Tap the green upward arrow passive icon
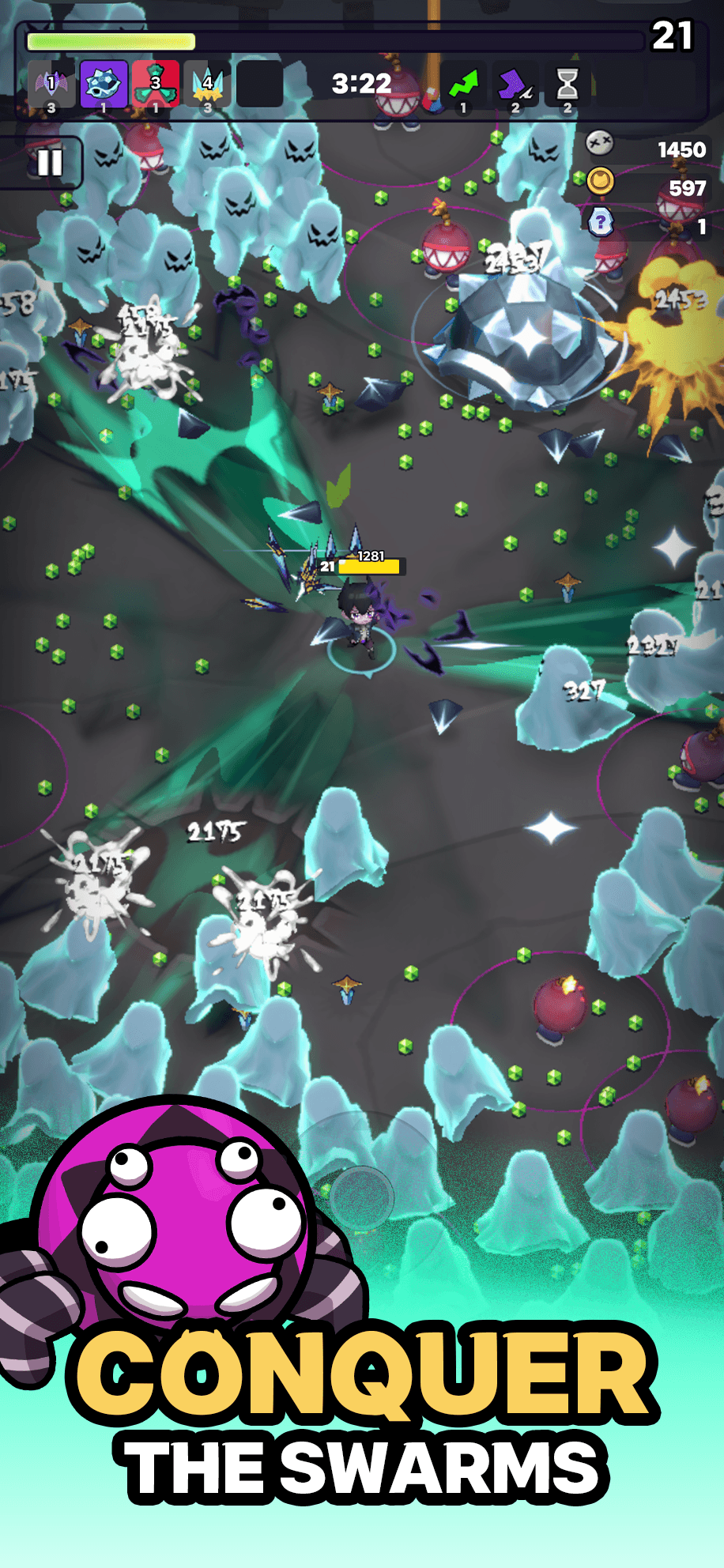 point(464,85)
